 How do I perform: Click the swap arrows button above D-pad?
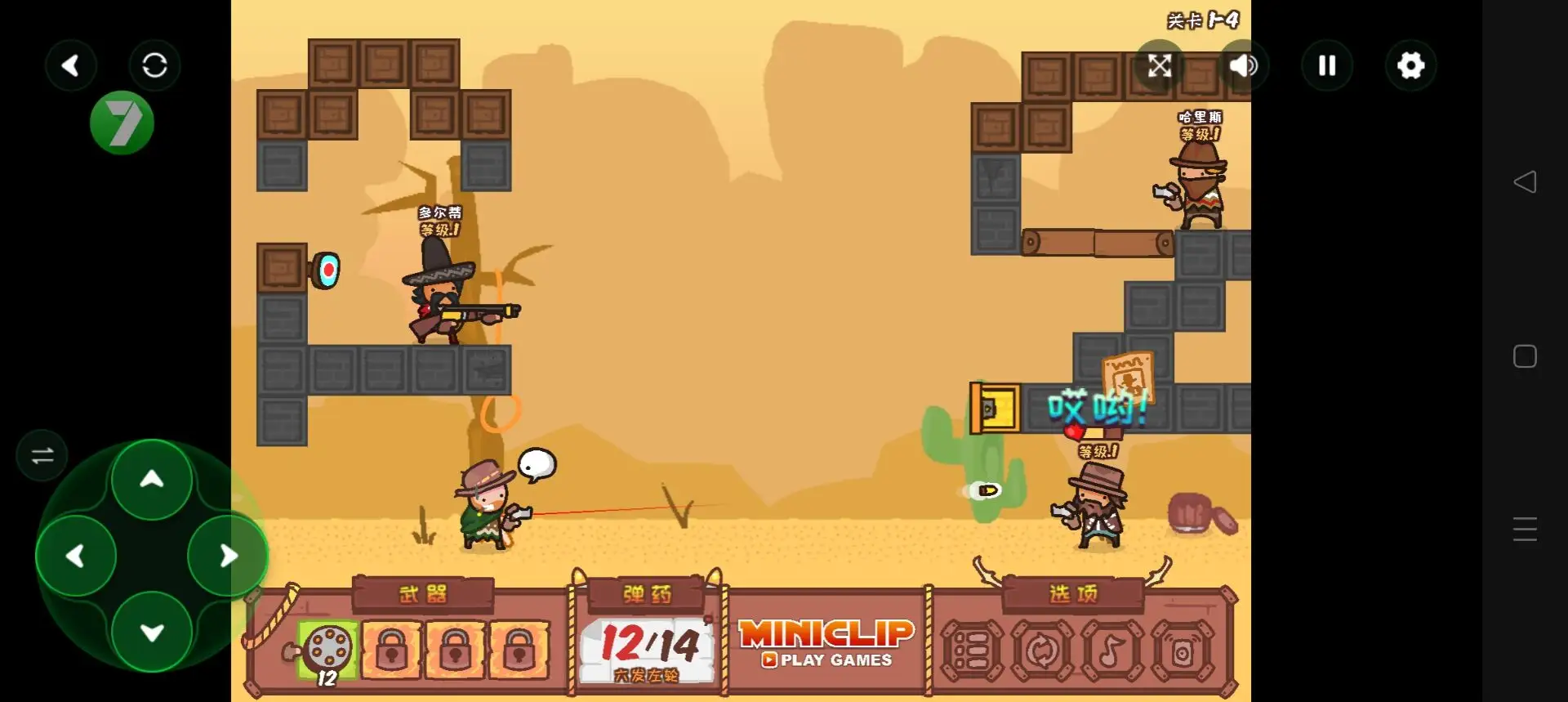point(42,455)
